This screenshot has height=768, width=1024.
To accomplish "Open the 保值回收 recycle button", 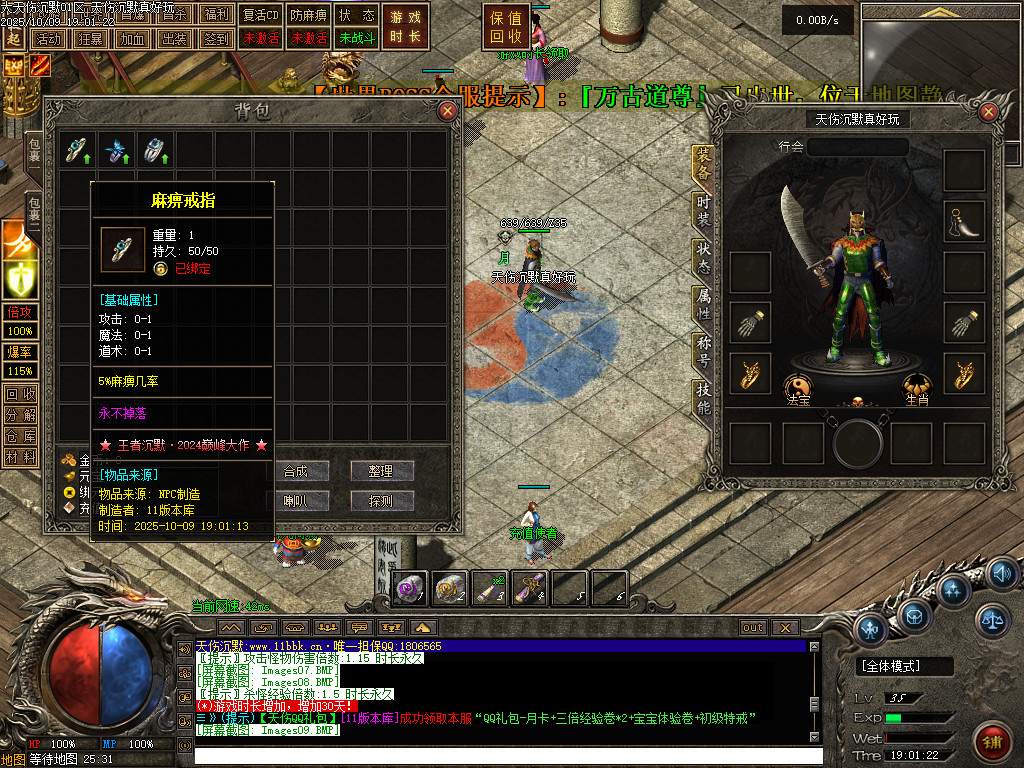I will click(x=507, y=27).
